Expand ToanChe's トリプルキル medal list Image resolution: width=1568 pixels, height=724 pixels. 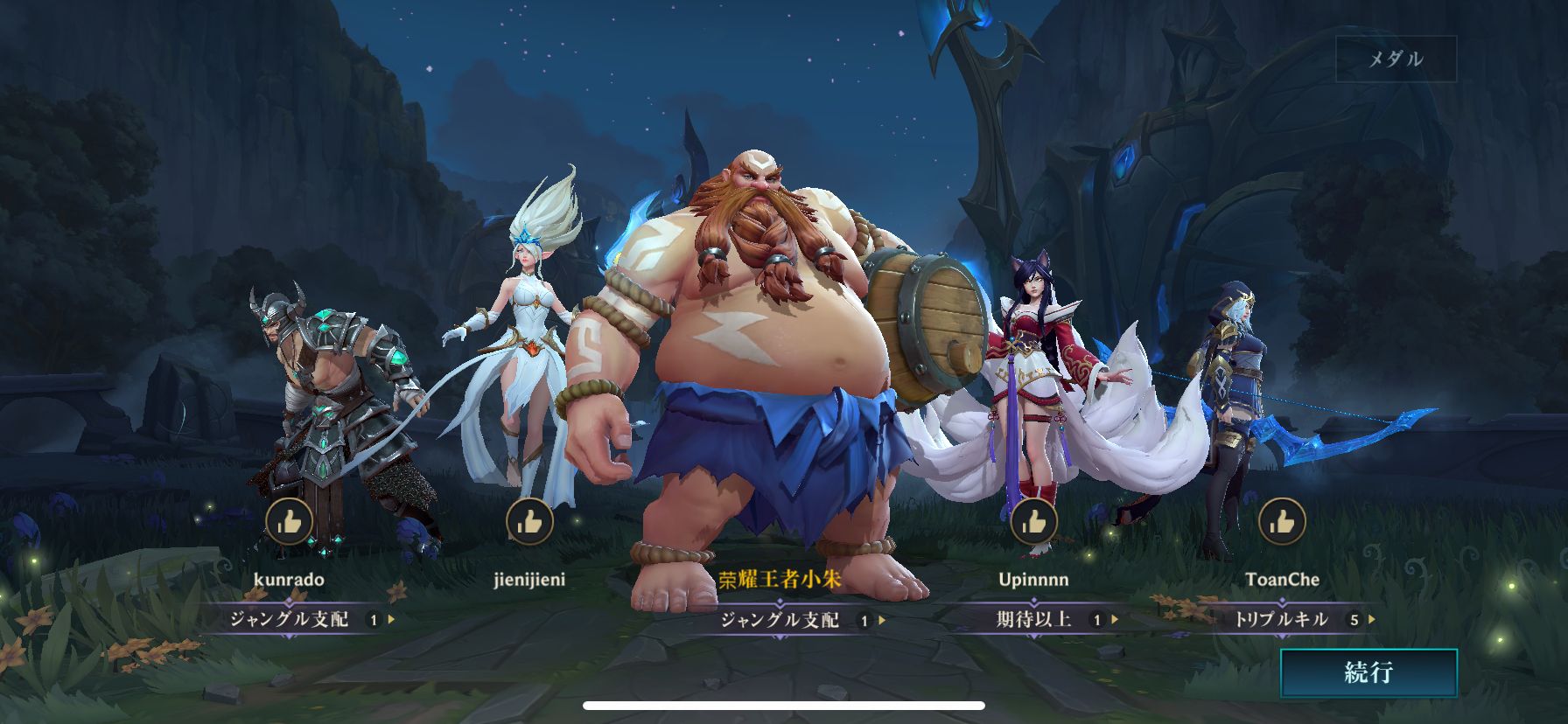1372,621
